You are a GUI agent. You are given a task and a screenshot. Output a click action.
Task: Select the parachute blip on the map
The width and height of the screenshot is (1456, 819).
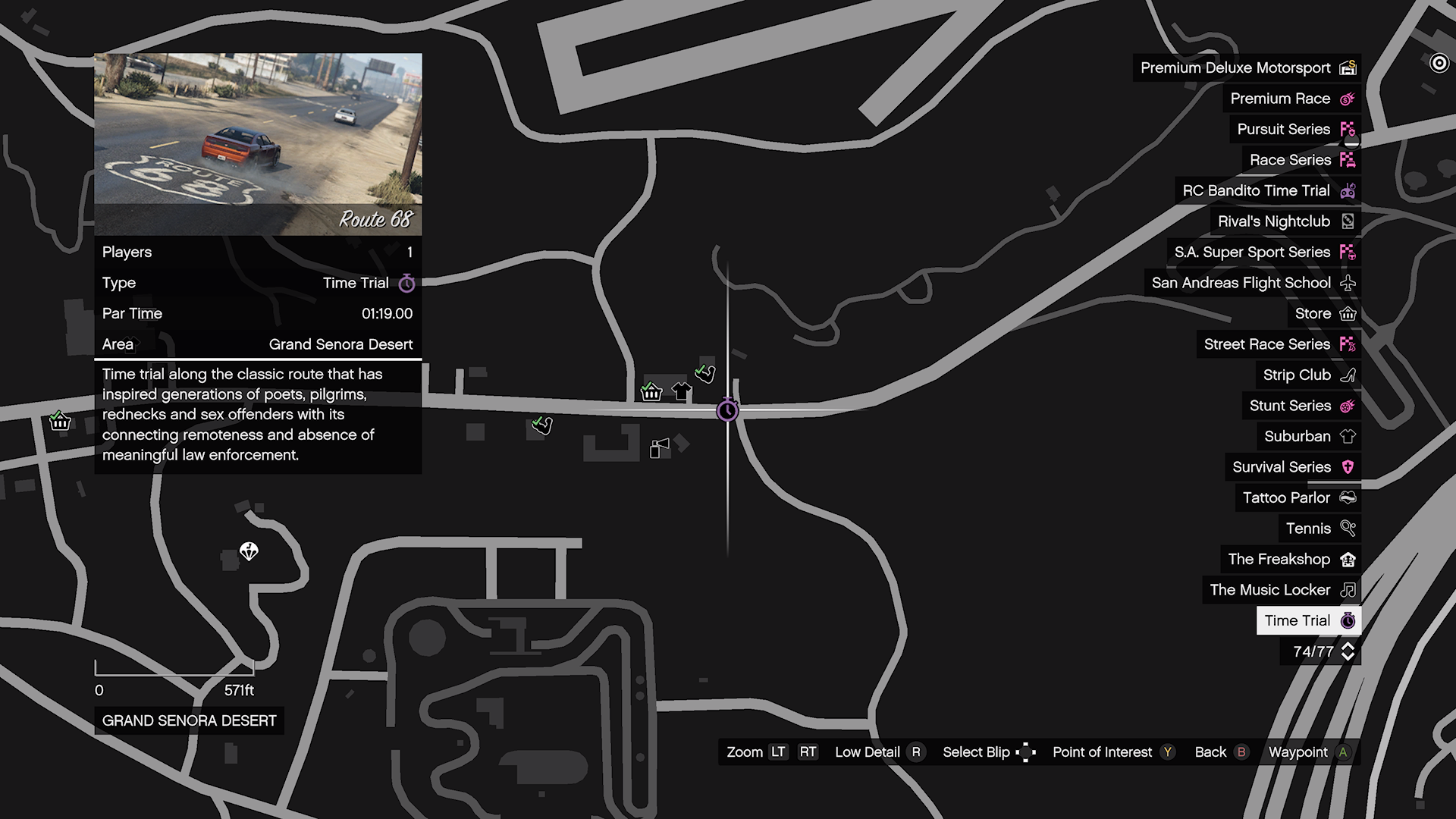point(249,551)
